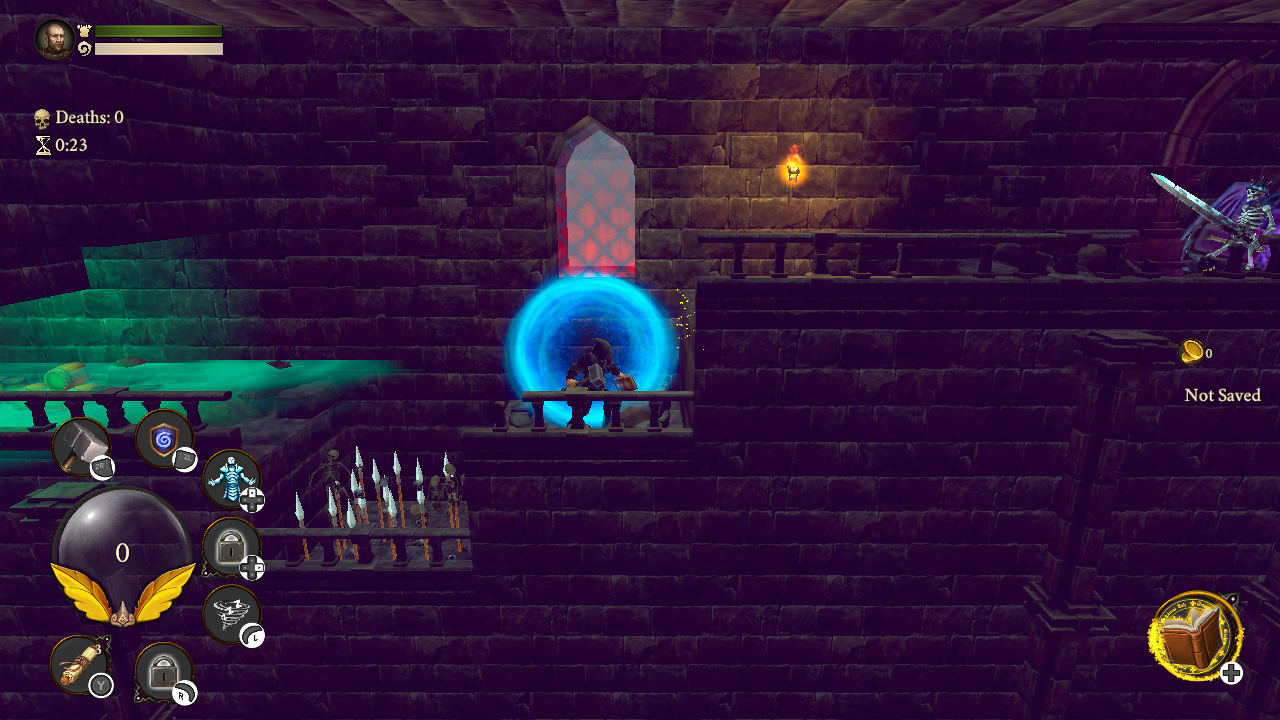The image size is (1280, 720).
Task: Click the character portrait
Action: (54, 39)
